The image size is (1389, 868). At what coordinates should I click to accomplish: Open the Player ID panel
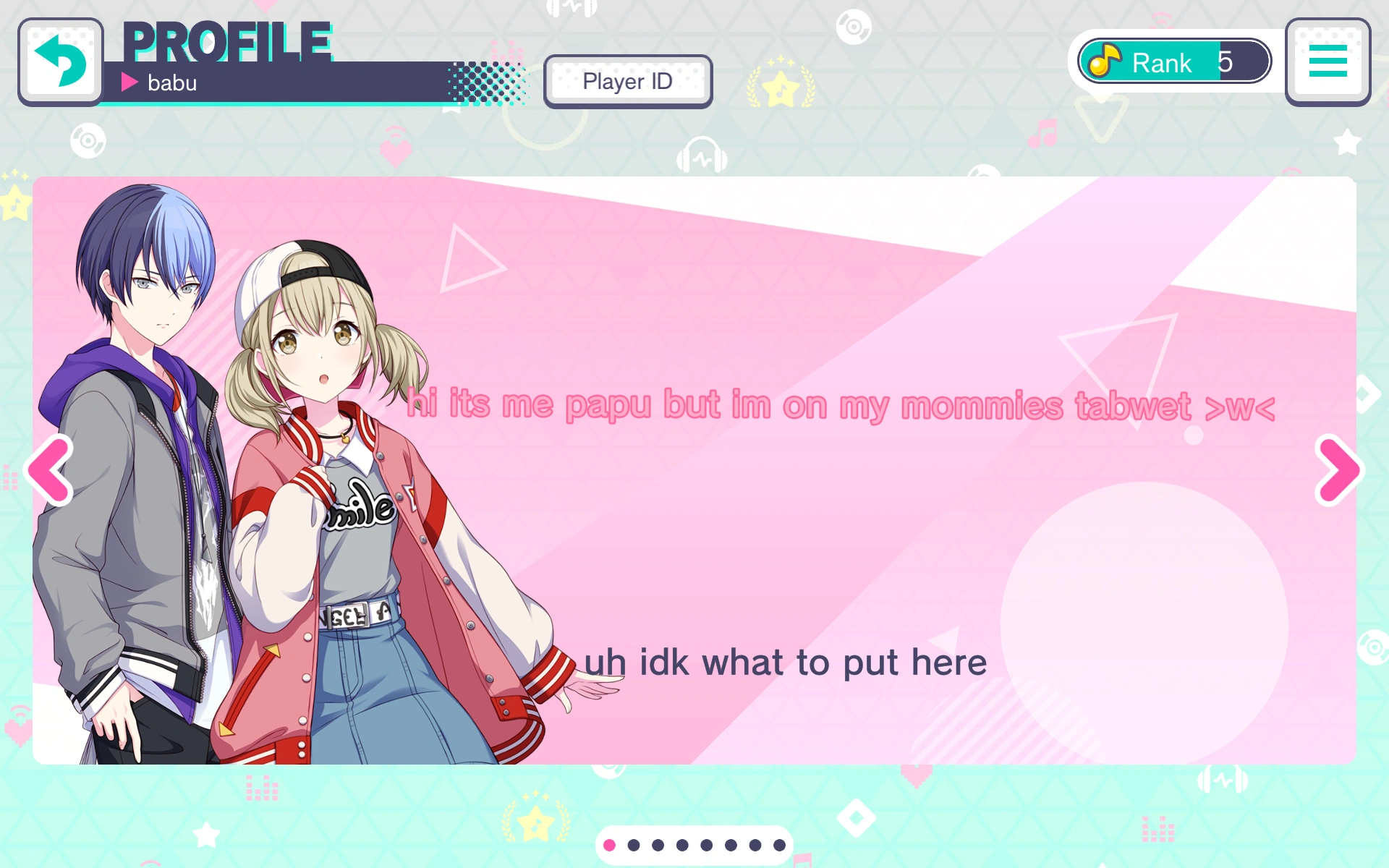point(626,81)
